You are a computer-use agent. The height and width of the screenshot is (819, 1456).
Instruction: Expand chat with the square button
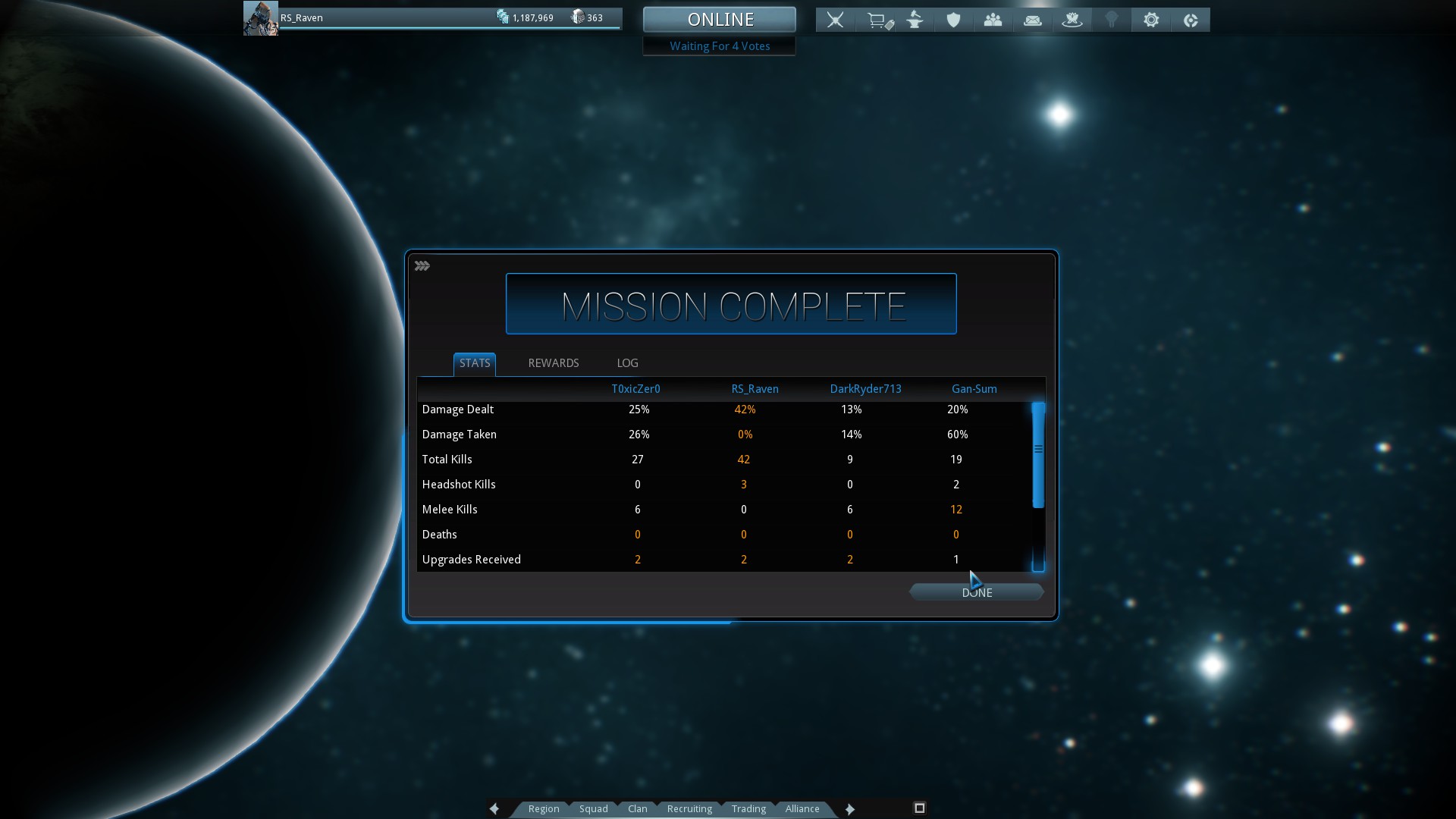(x=919, y=808)
